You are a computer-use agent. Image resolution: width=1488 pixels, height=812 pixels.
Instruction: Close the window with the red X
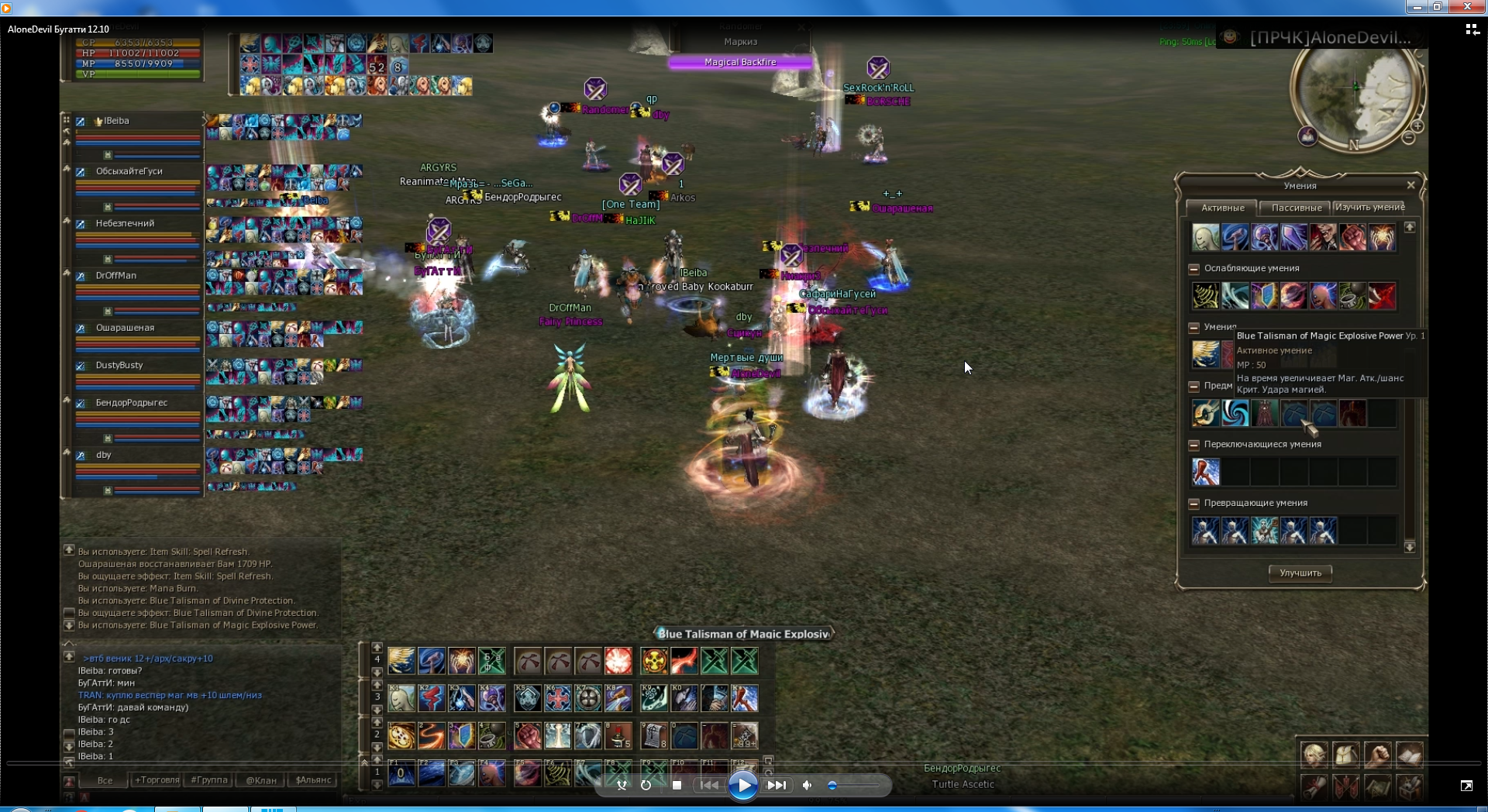pyautogui.click(x=1467, y=7)
